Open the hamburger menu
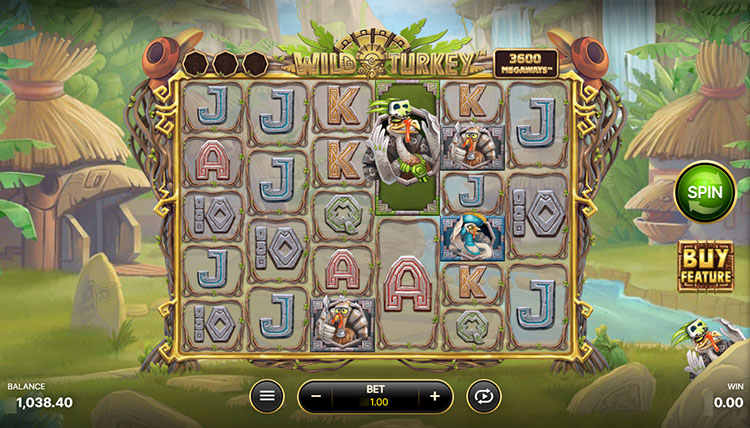This screenshot has width=750, height=428. (266, 396)
